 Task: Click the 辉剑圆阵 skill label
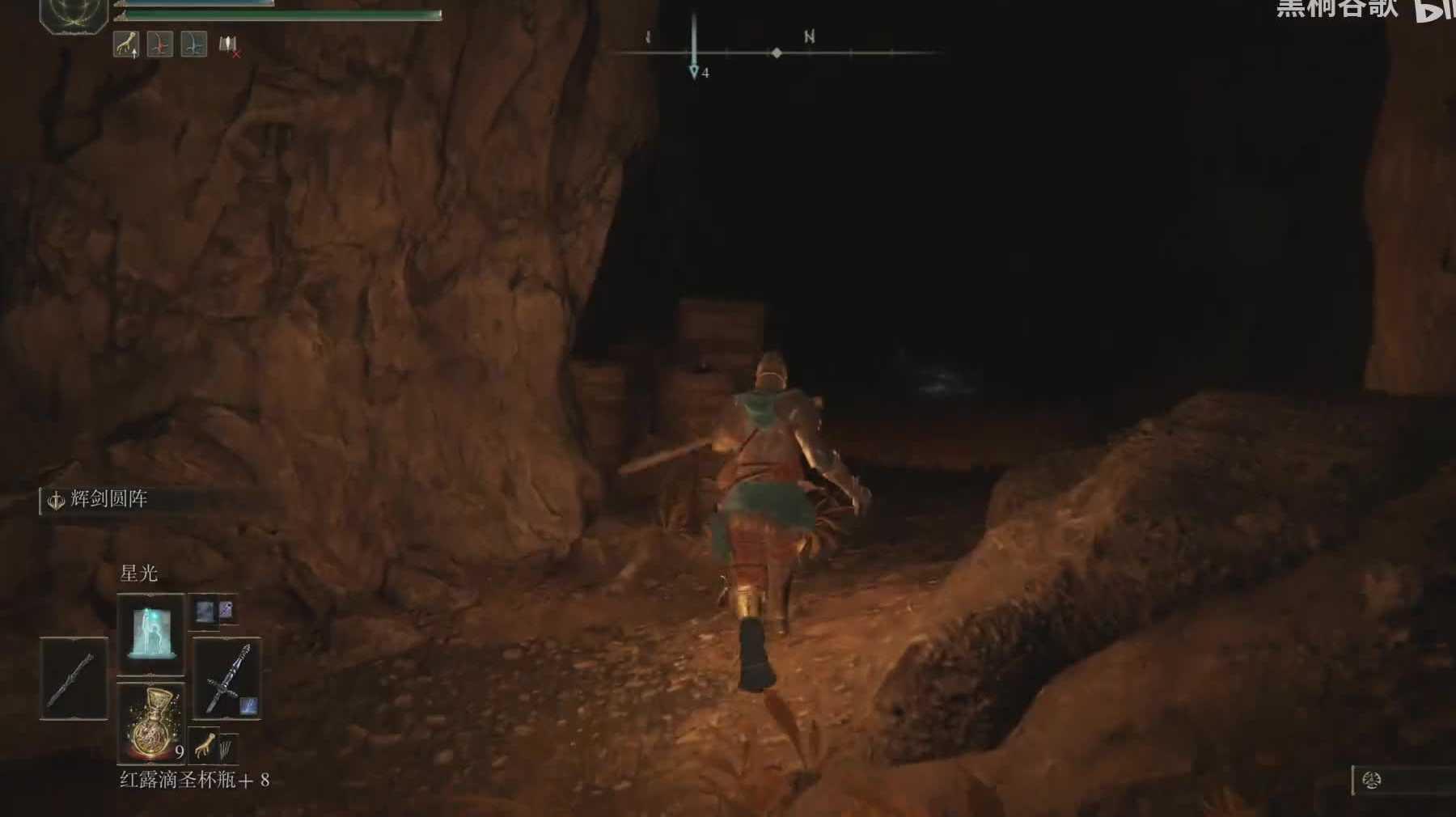click(x=108, y=499)
